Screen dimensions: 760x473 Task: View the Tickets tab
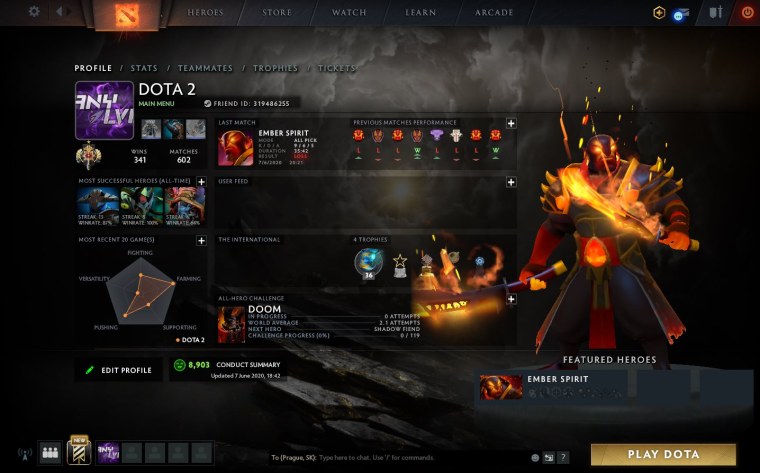tap(336, 68)
